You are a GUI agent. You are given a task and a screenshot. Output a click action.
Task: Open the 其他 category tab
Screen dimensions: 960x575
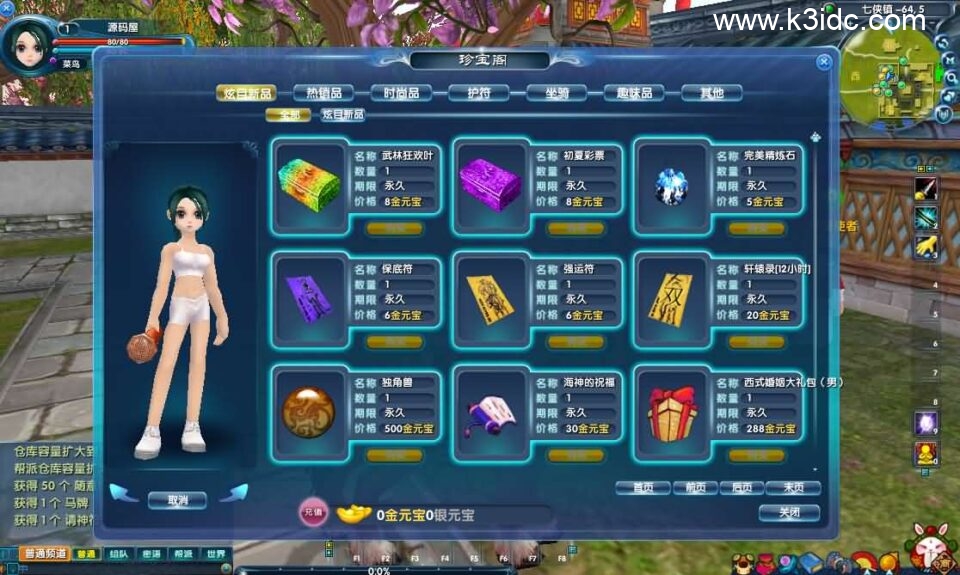tap(711, 93)
